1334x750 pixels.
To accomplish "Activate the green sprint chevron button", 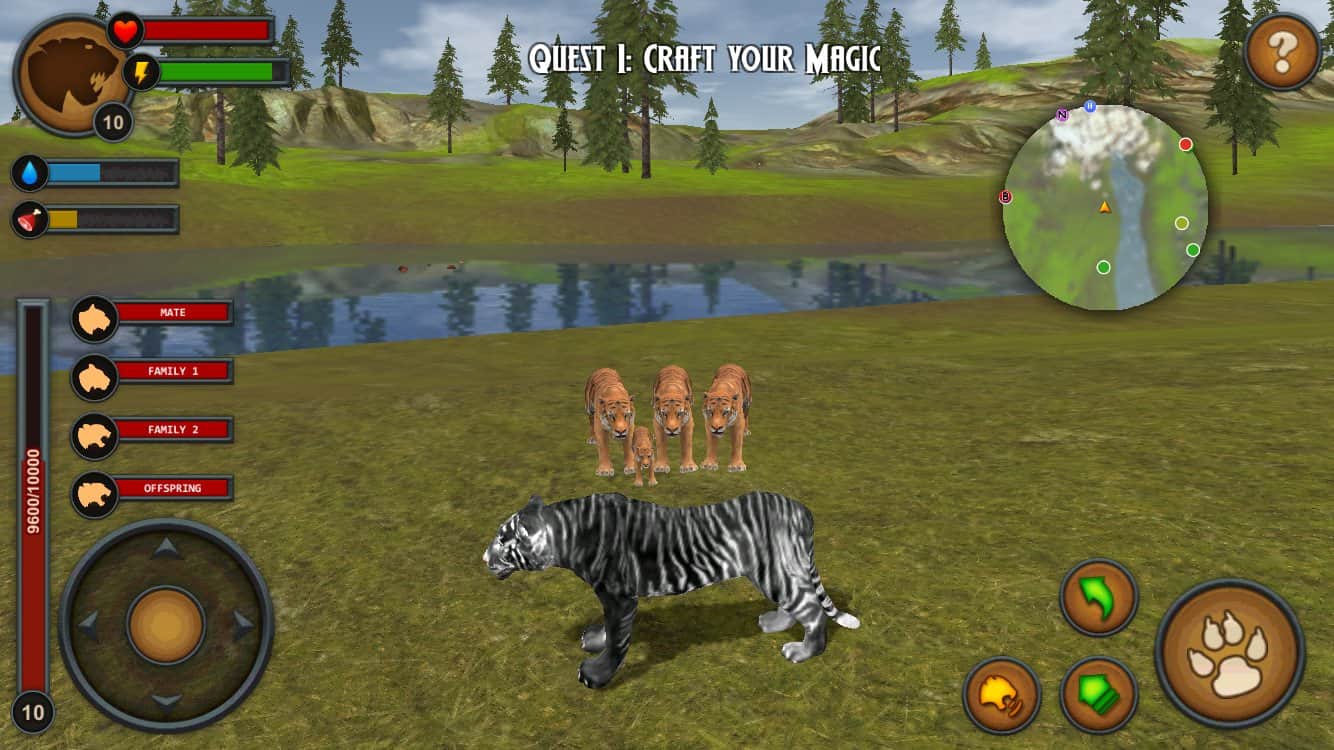I will [x=1099, y=694].
